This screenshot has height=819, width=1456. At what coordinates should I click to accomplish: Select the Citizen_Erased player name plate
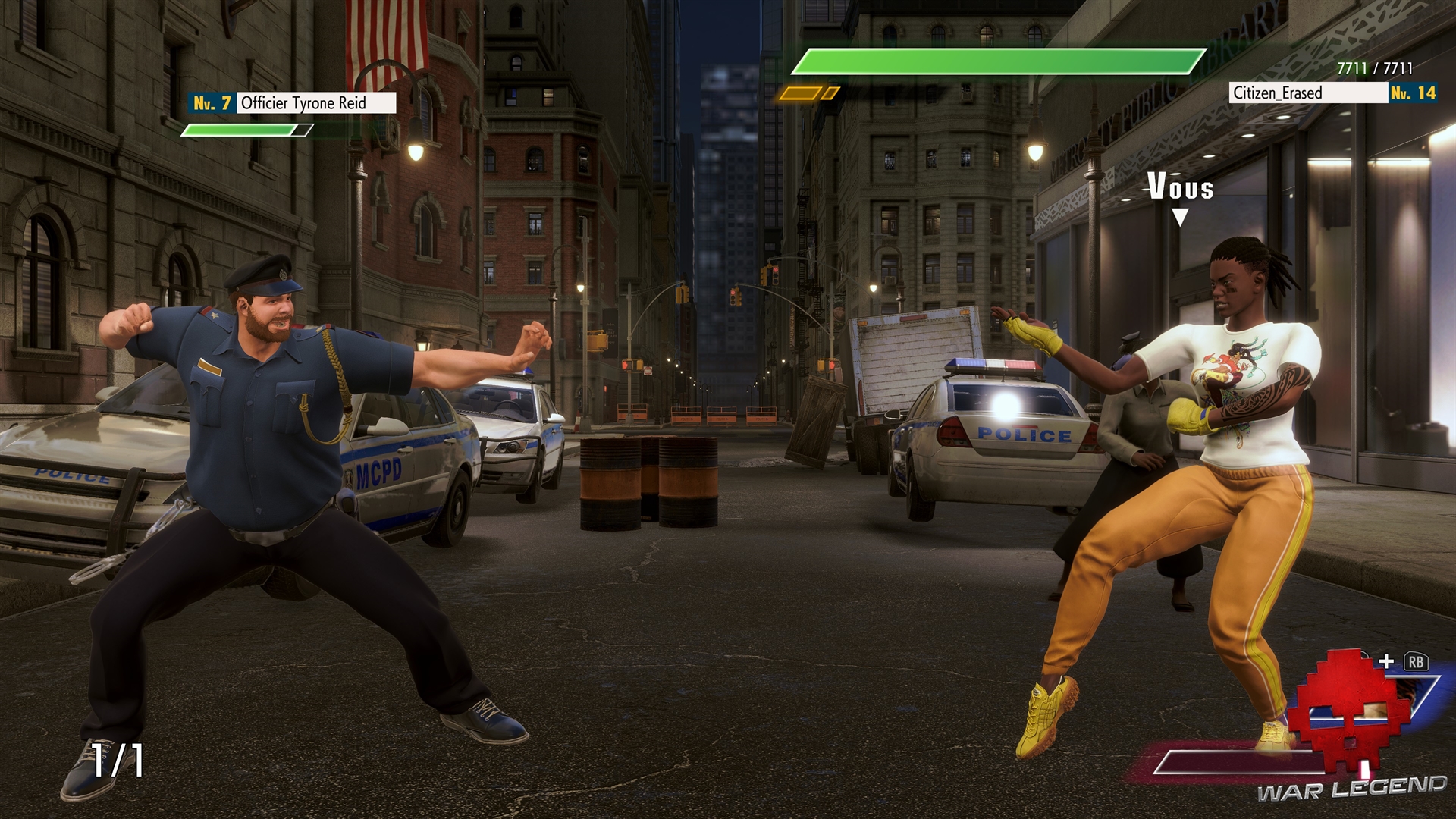click(1307, 93)
